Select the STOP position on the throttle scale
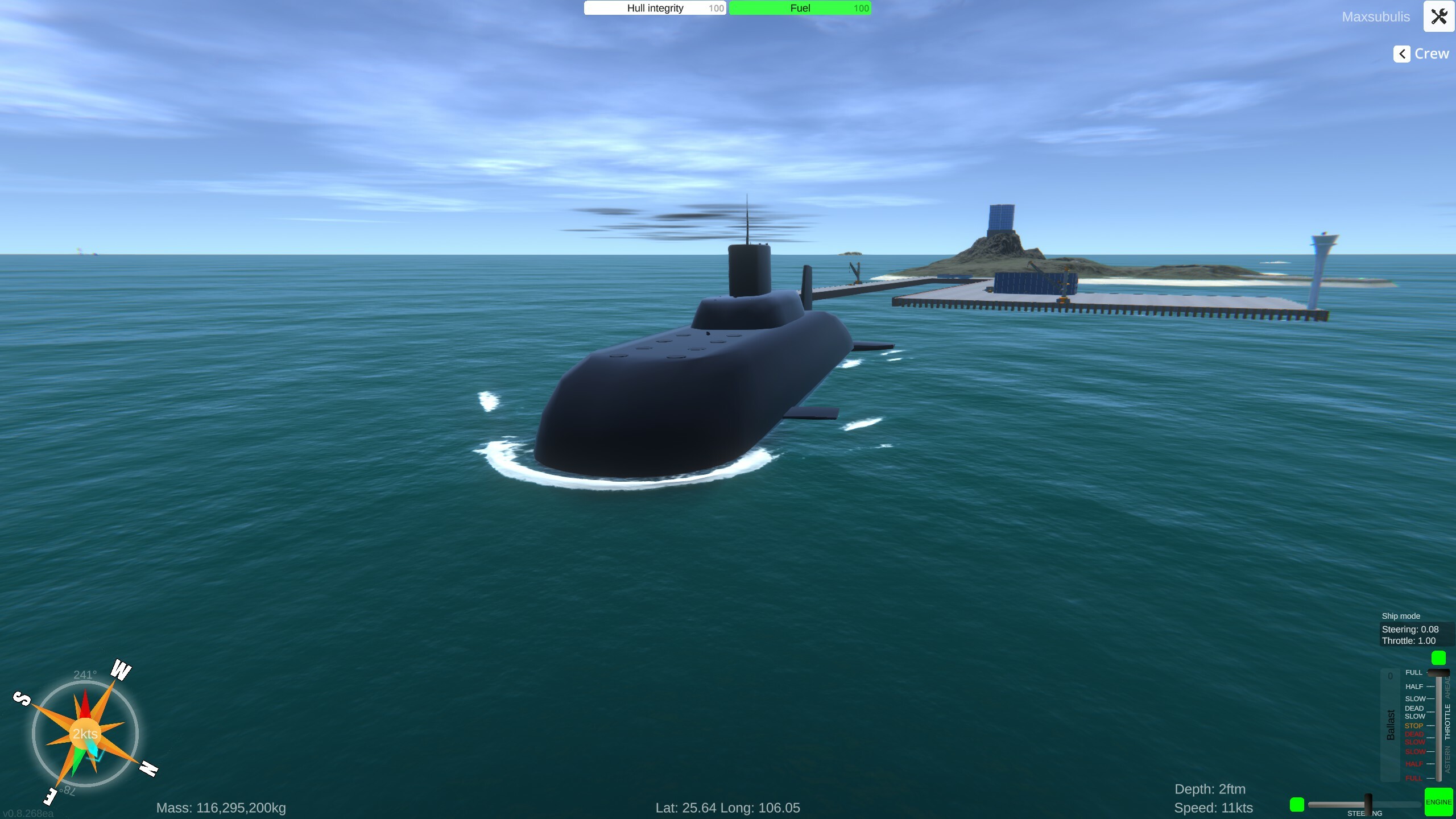1456x819 pixels. click(x=1414, y=726)
